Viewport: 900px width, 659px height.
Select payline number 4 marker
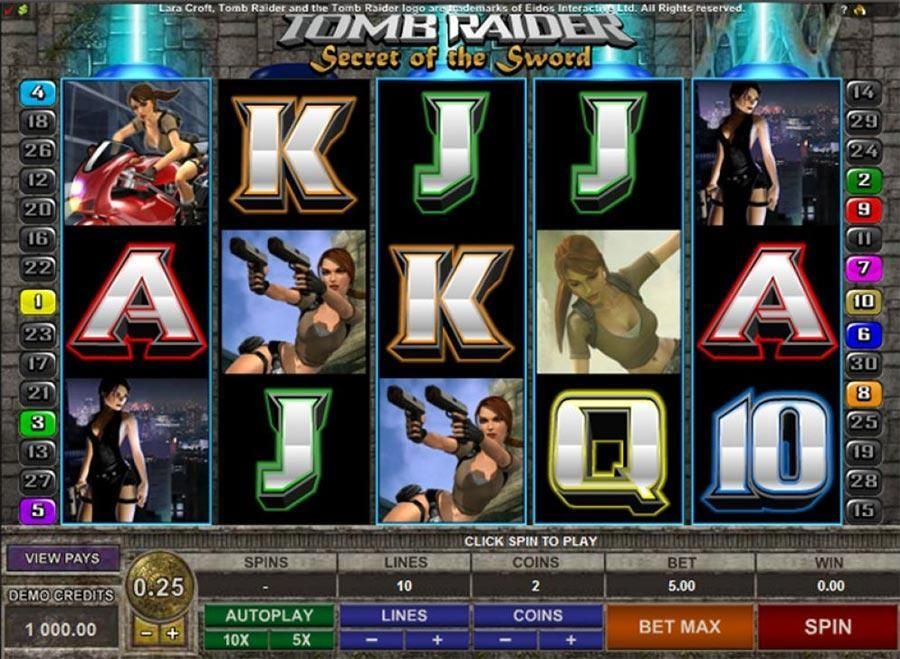[39, 93]
